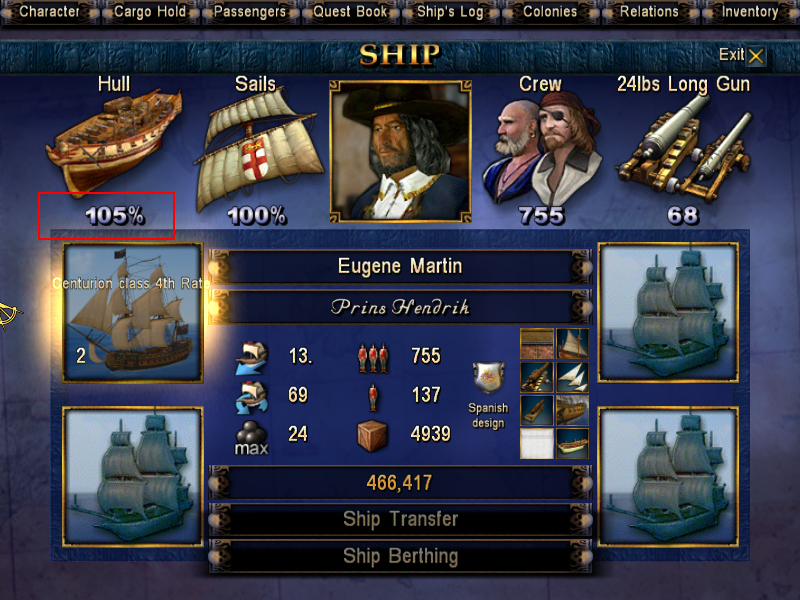This screenshot has height=600, width=800.
Task: Open the Character tab
Action: (50, 12)
